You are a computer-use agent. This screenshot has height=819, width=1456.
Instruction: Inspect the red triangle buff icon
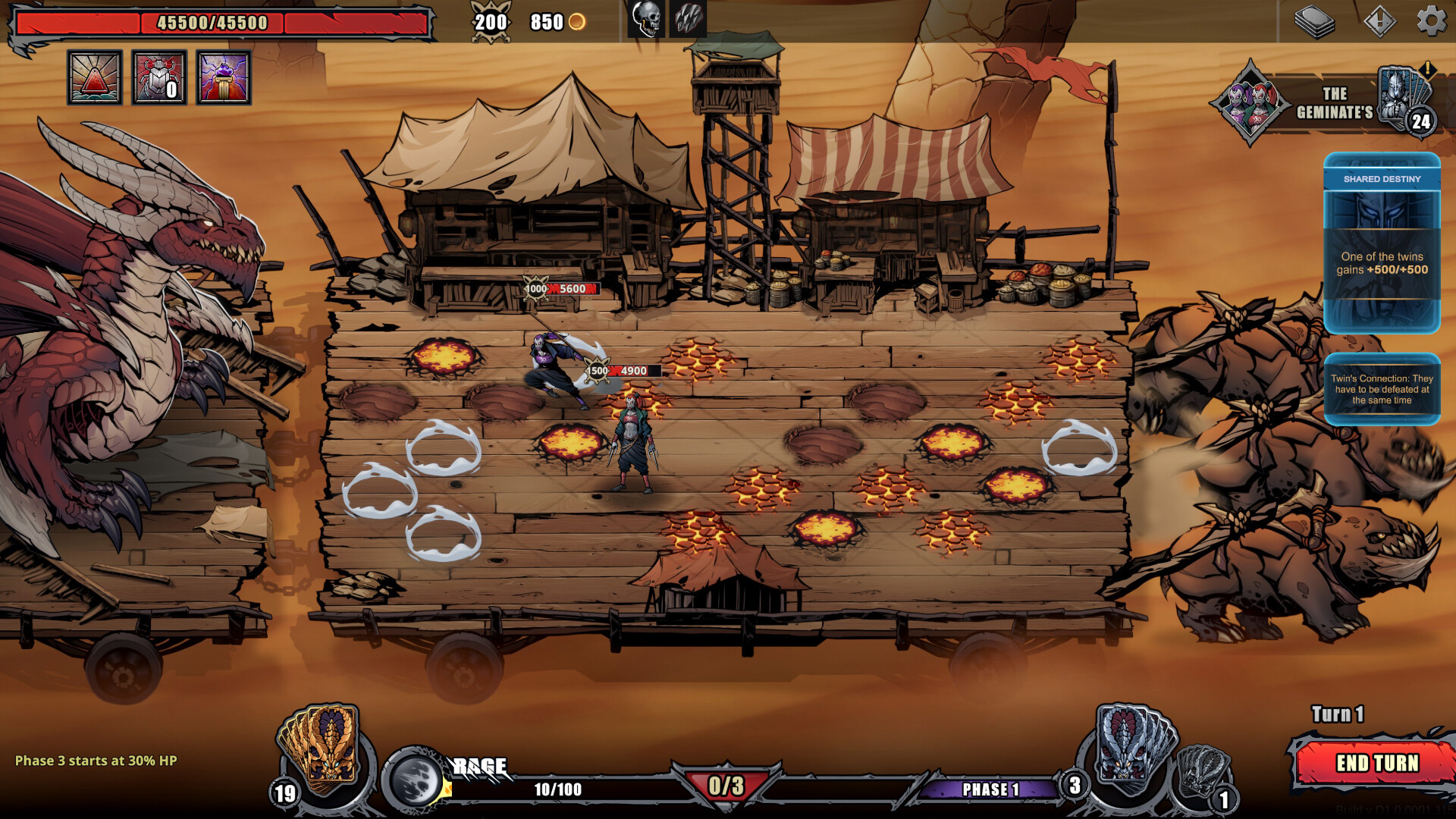pos(95,79)
